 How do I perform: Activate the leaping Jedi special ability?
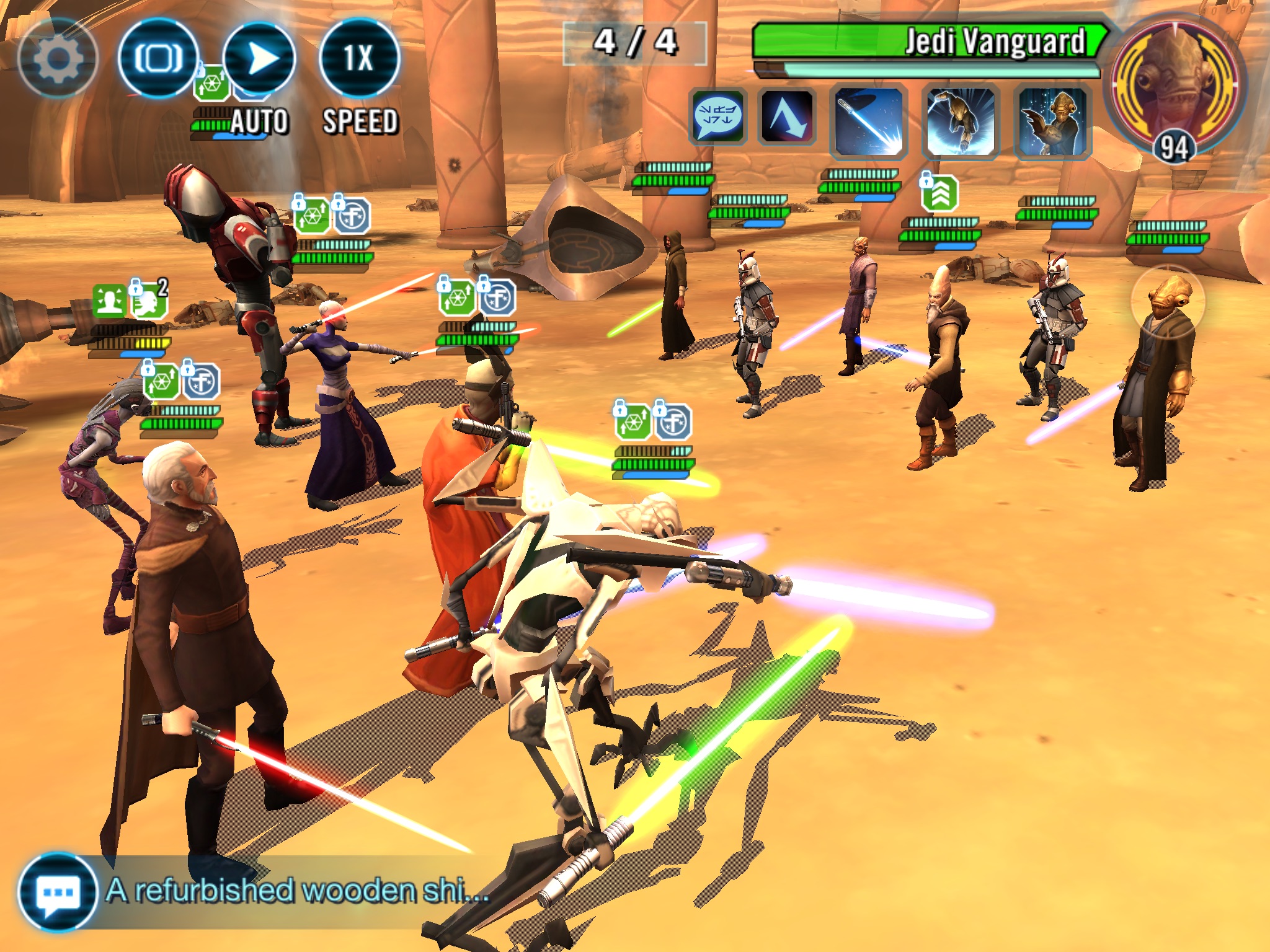(x=960, y=121)
